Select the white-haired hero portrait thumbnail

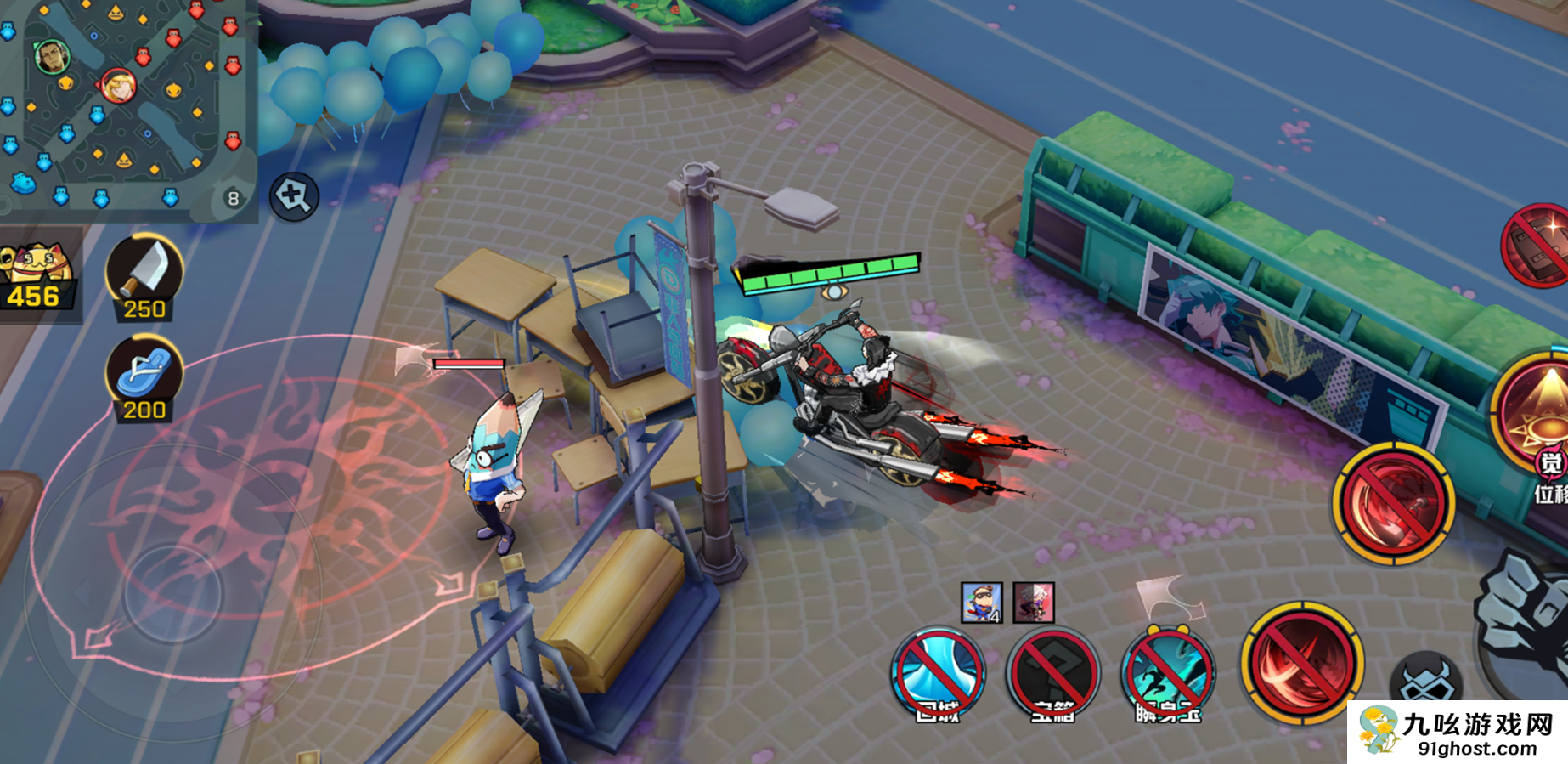(1034, 603)
